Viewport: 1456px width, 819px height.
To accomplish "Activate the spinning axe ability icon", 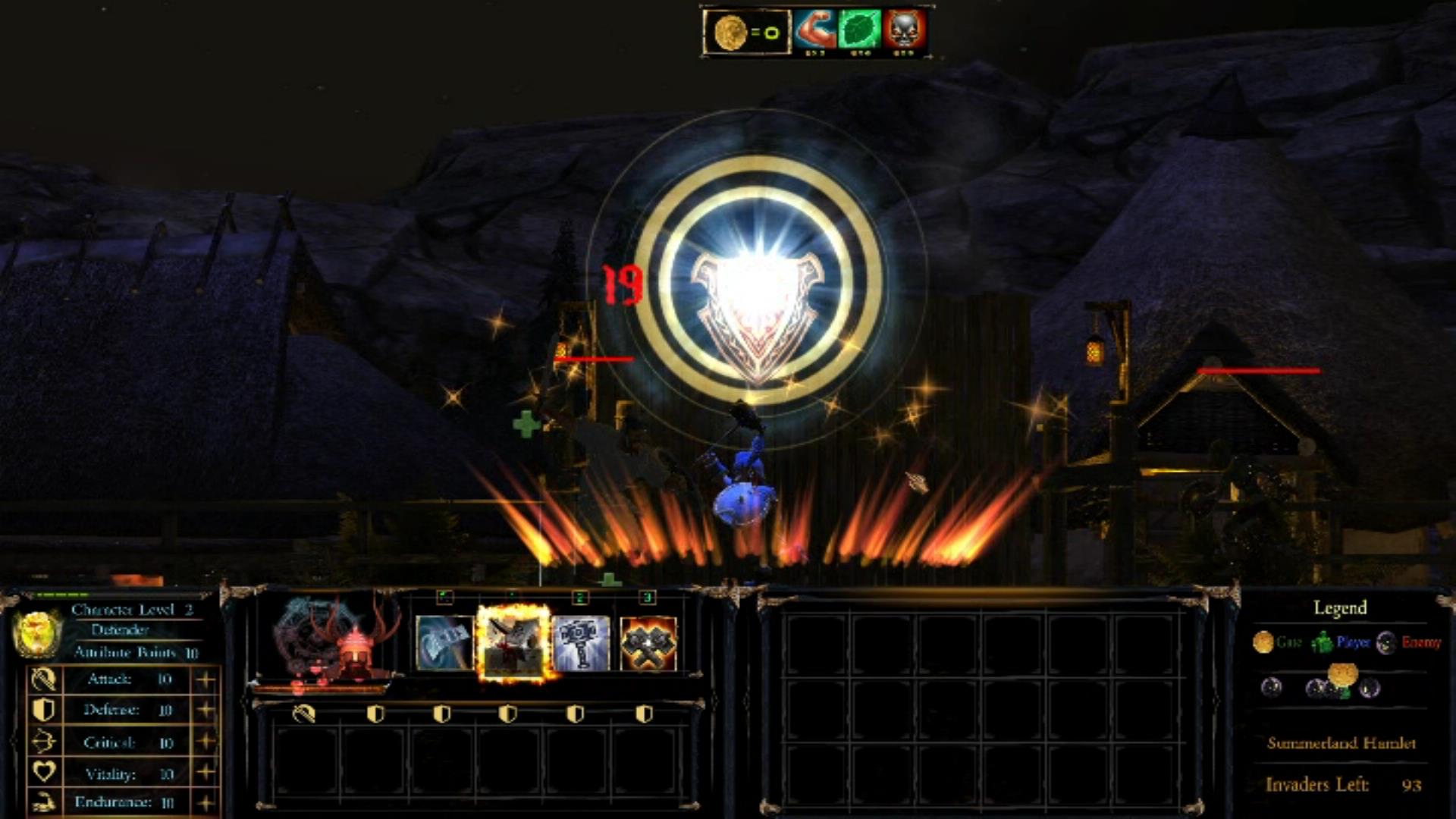I will tap(444, 643).
